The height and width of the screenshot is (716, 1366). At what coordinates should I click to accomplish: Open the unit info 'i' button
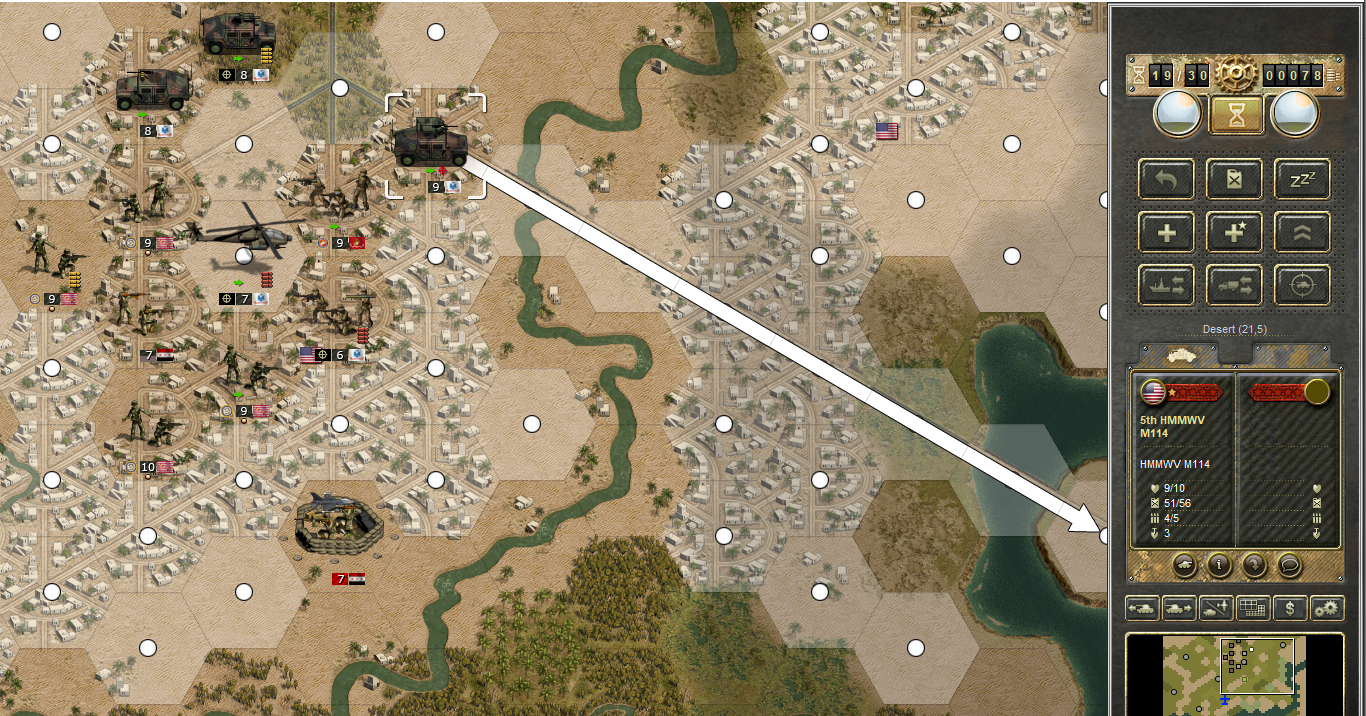click(1218, 564)
